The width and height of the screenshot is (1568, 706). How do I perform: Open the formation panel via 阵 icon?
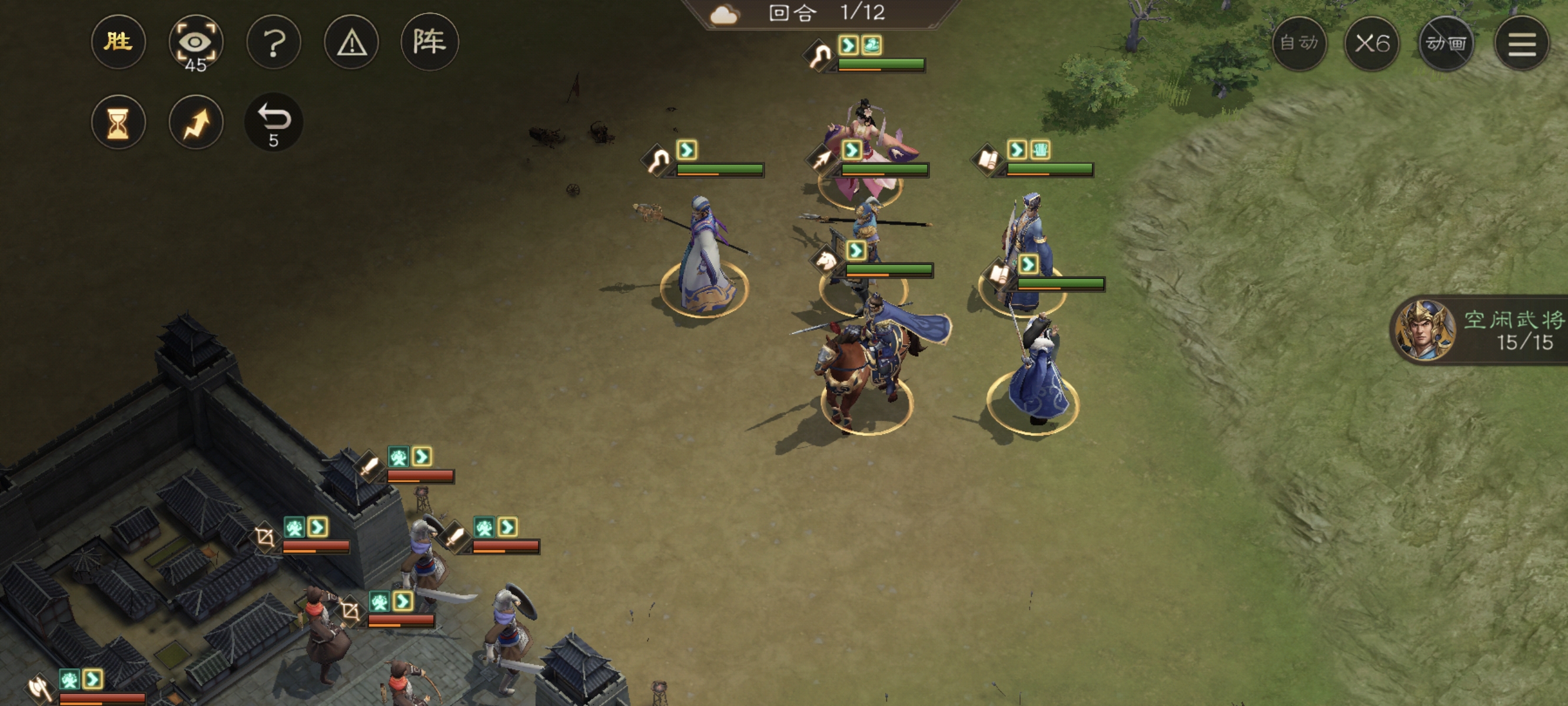coord(431,42)
